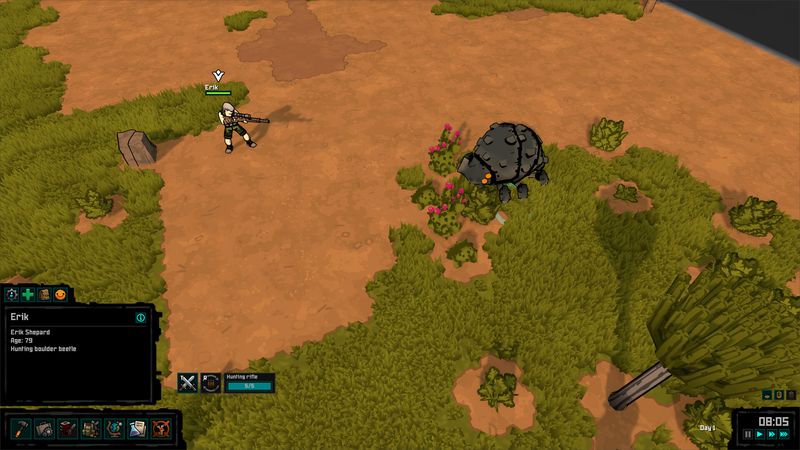Click the reload weapon icon
The height and width of the screenshot is (450, 800).
pyautogui.click(x=210, y=381)
